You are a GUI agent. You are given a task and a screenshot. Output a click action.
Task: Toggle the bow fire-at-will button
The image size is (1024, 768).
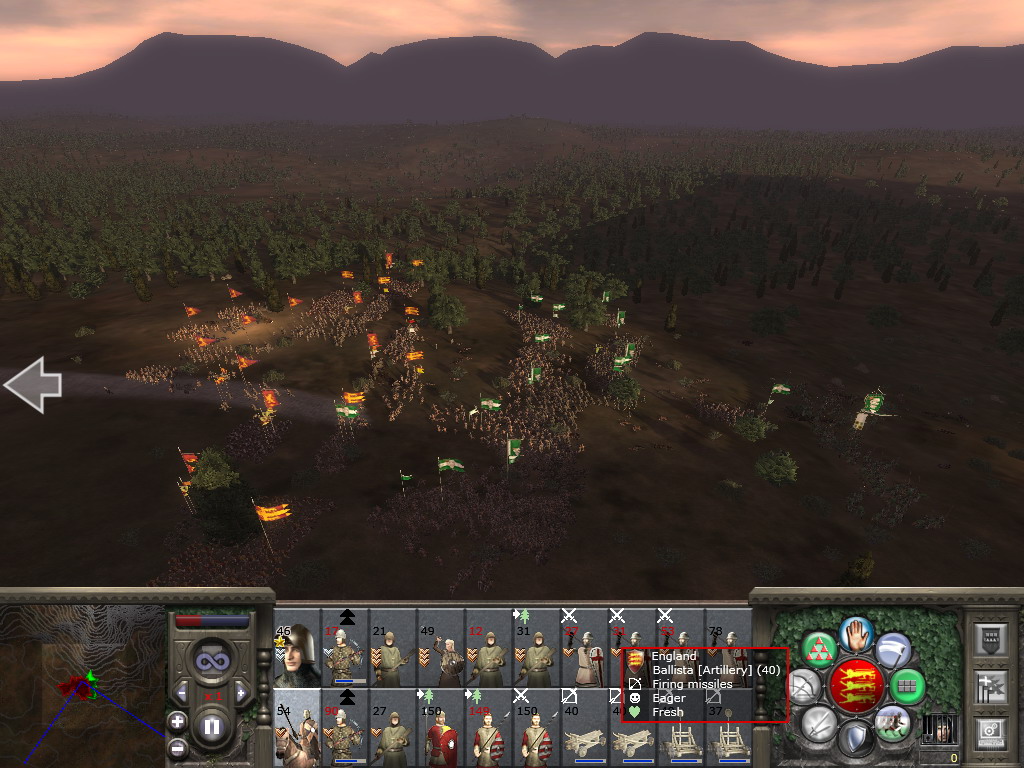point(804,687)
